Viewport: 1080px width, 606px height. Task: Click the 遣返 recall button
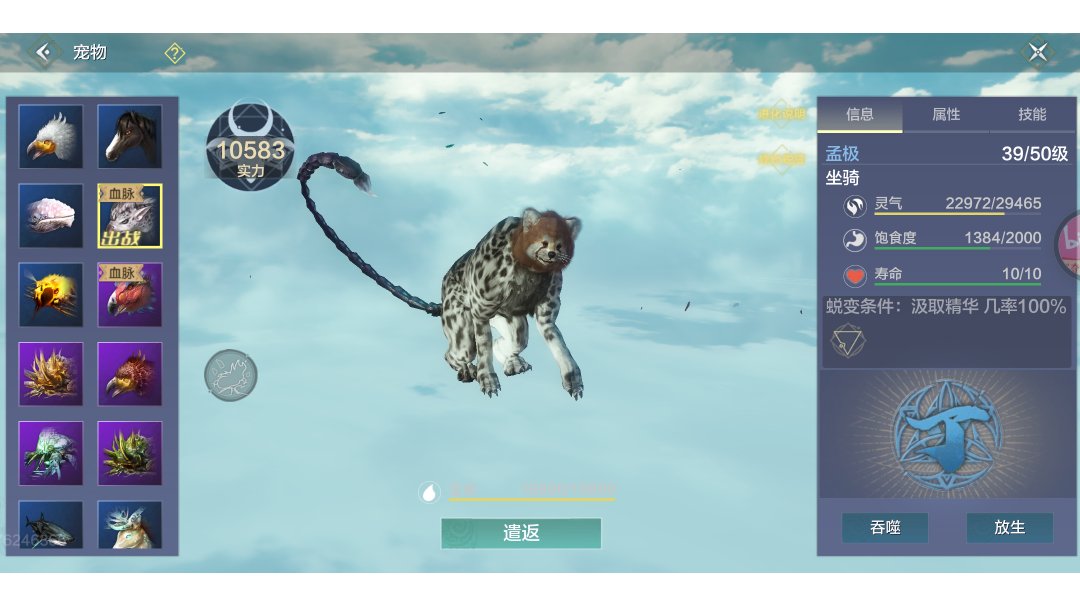tap(521, 533)
